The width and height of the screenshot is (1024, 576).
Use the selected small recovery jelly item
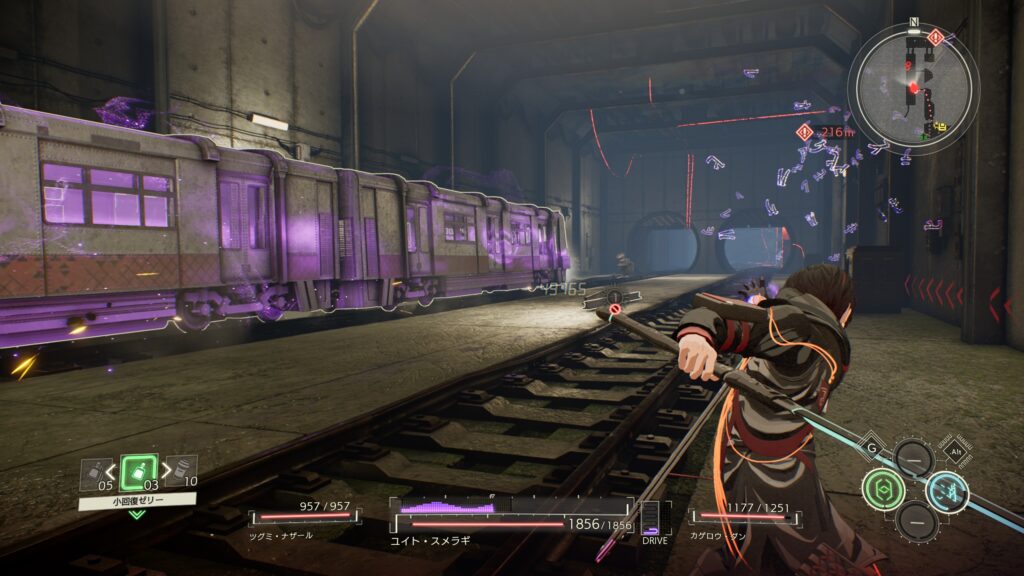point(139,472)
